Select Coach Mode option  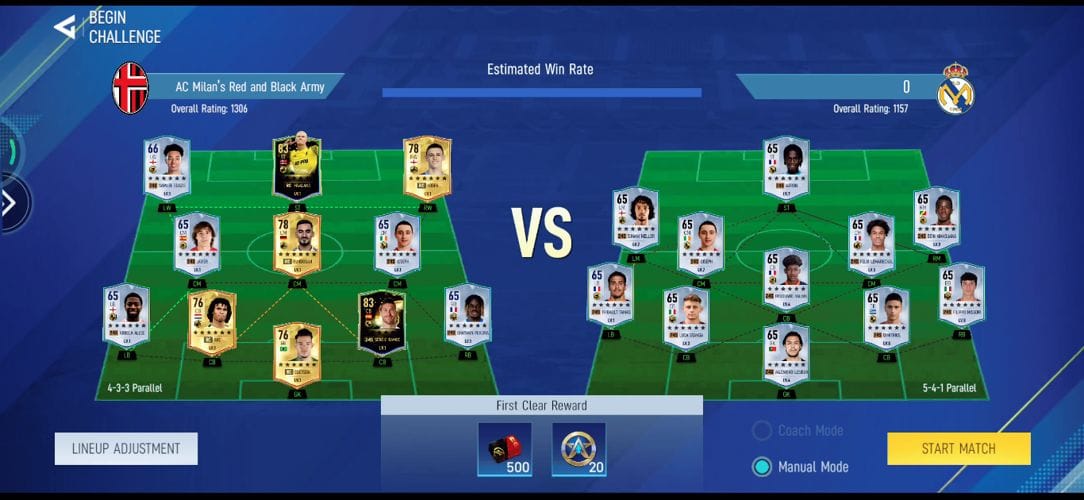point(763,431)
